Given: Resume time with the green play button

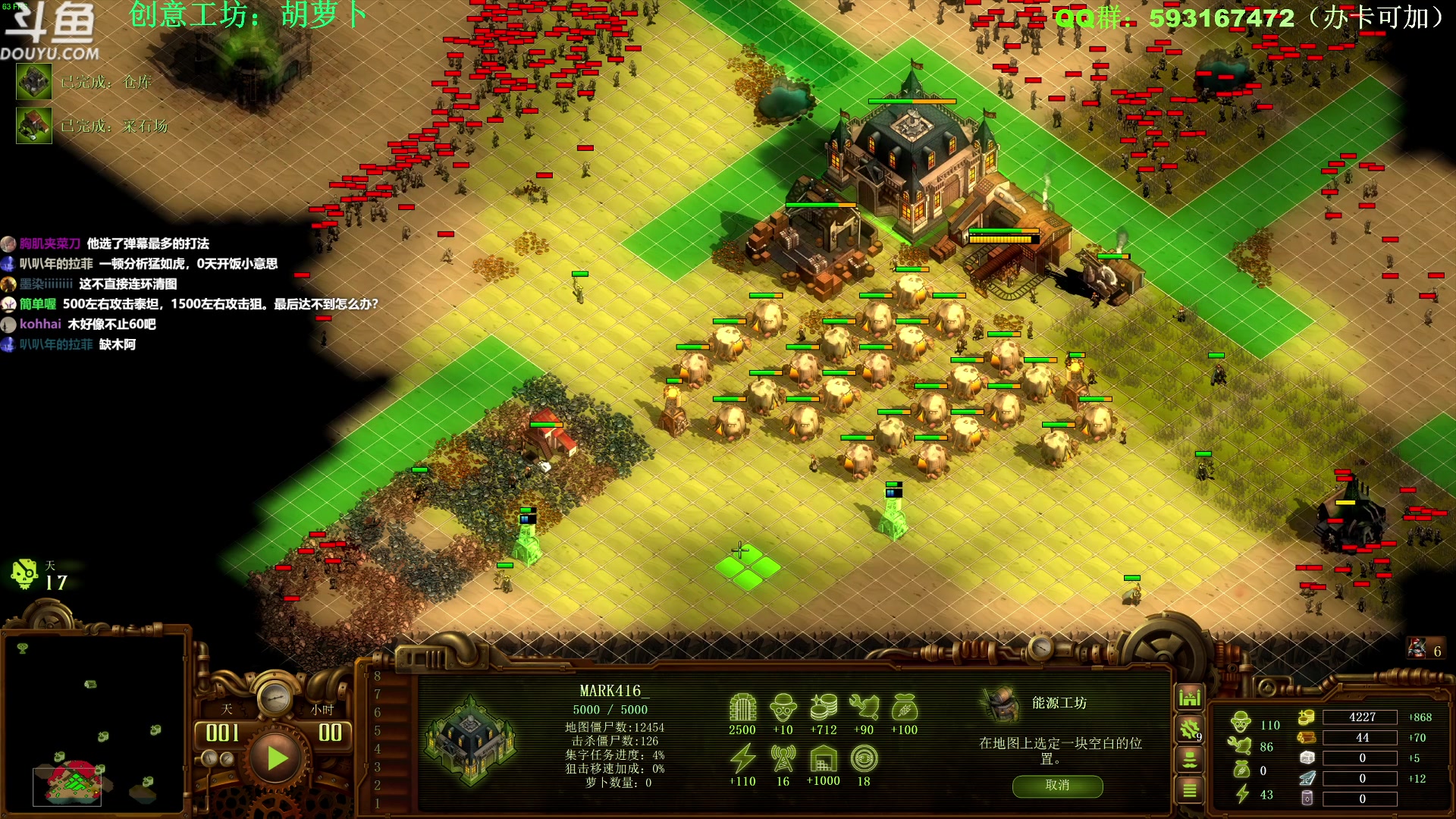Looking at the screenshot, I should (x=276, y=757).
